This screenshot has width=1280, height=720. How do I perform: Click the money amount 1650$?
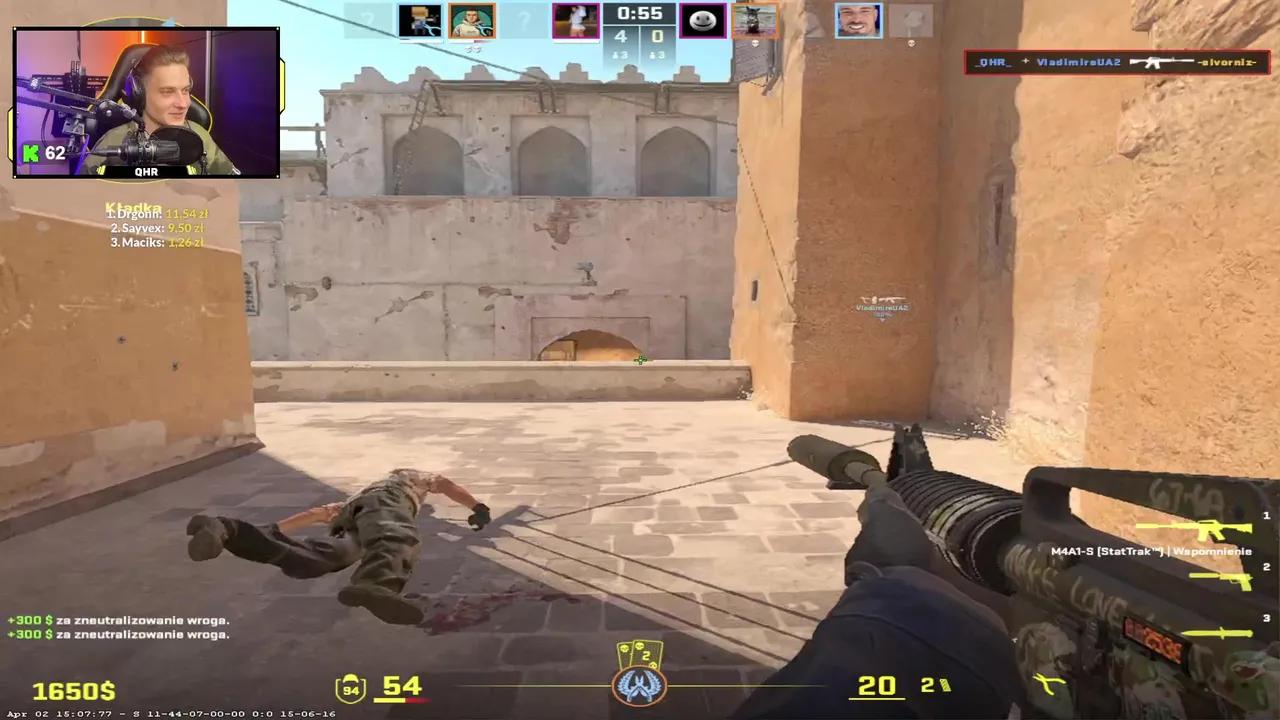[73, 690]
